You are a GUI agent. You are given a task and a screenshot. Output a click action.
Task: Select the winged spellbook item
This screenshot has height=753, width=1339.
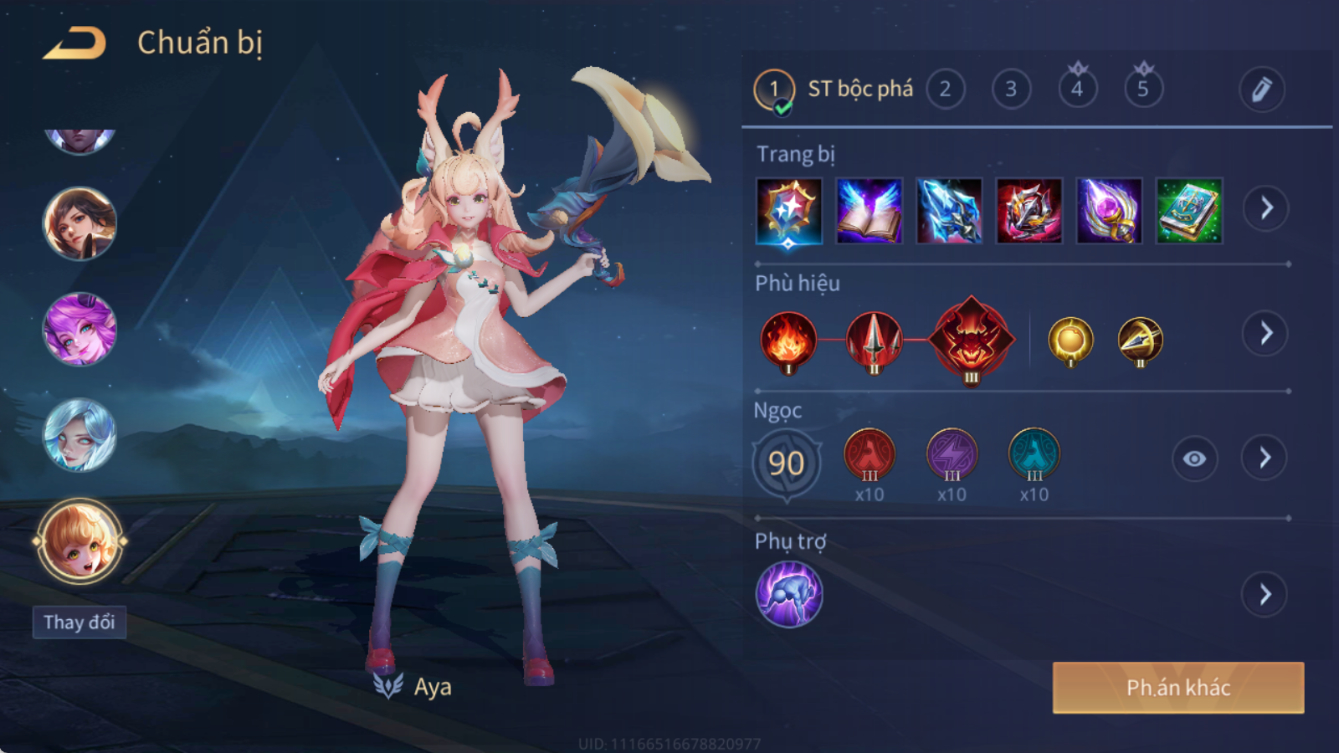(869, 211)
